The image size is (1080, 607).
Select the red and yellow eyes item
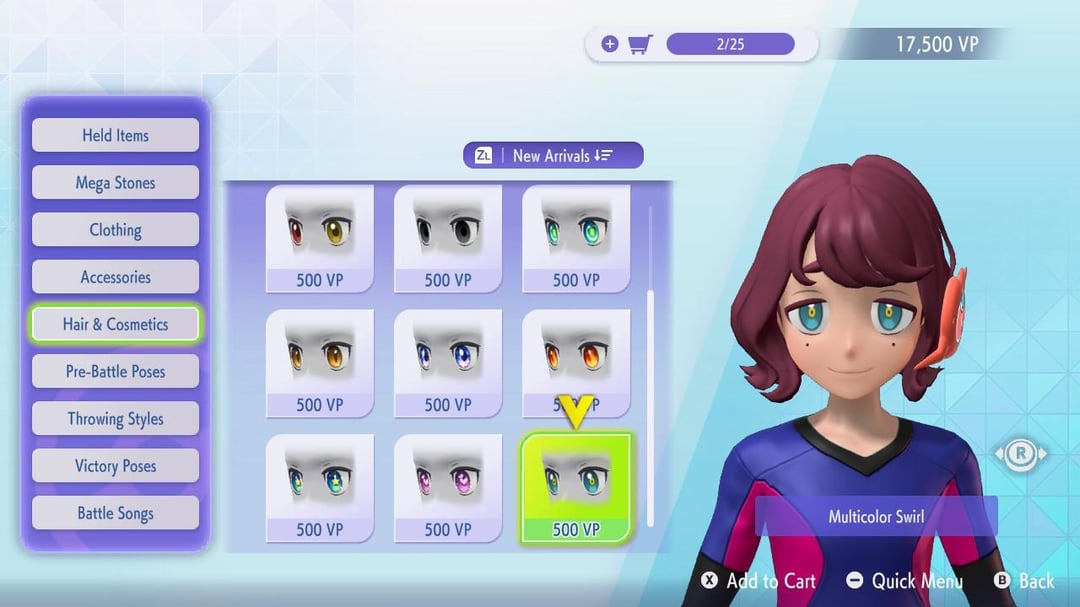point(320,238)
